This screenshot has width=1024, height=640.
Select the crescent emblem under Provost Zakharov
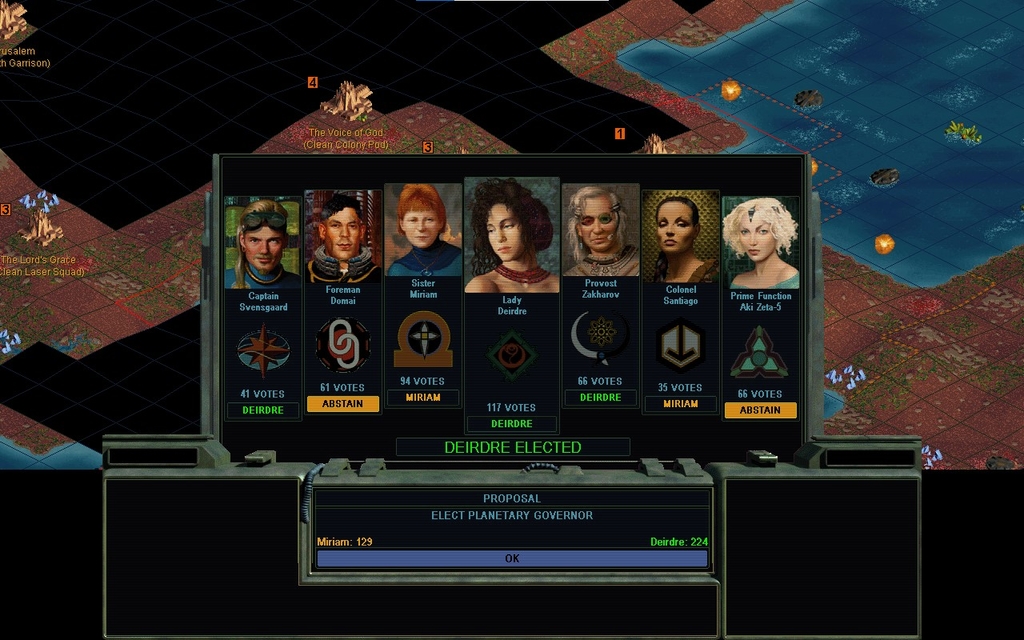(599, 340)
